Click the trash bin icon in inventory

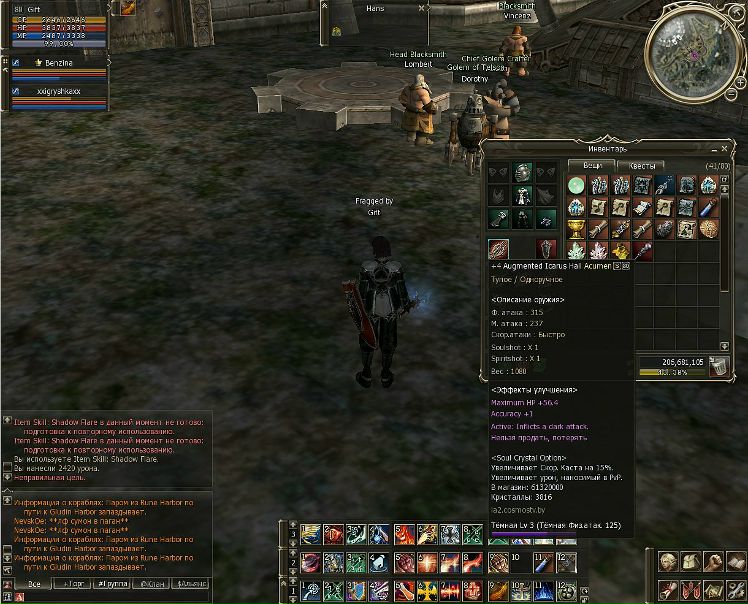click(718, 367)
